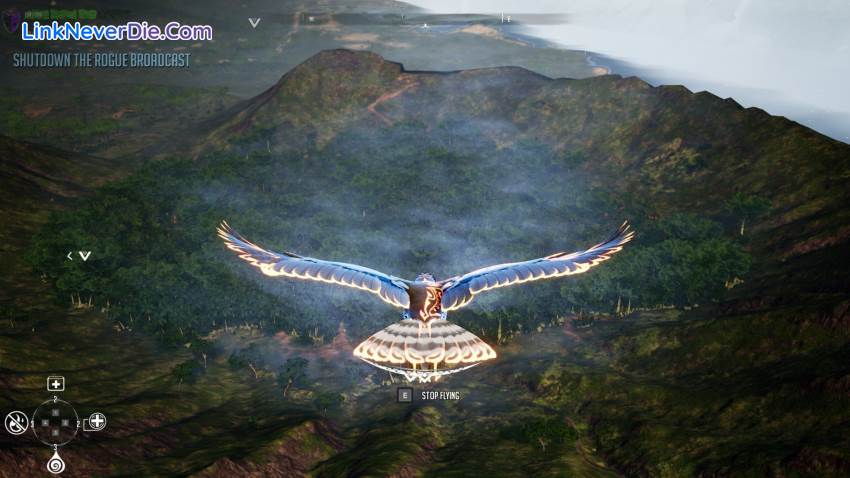Screen dimensions: 850x478
Task: Open the Shutdown the Rogue Broadcast objective
Action: [x=101, y=60]
